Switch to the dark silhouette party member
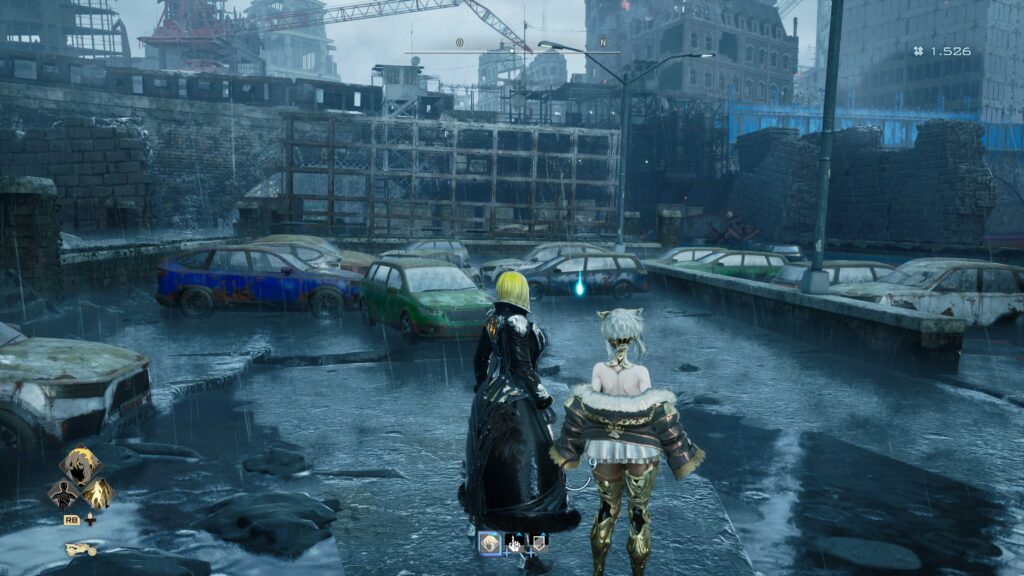 pos(63,493)
